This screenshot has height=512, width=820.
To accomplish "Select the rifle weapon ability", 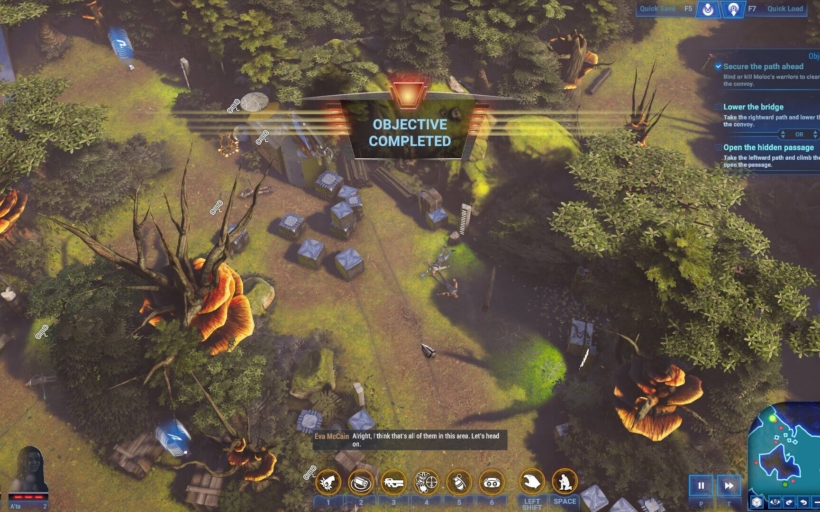I will point(394,482).
